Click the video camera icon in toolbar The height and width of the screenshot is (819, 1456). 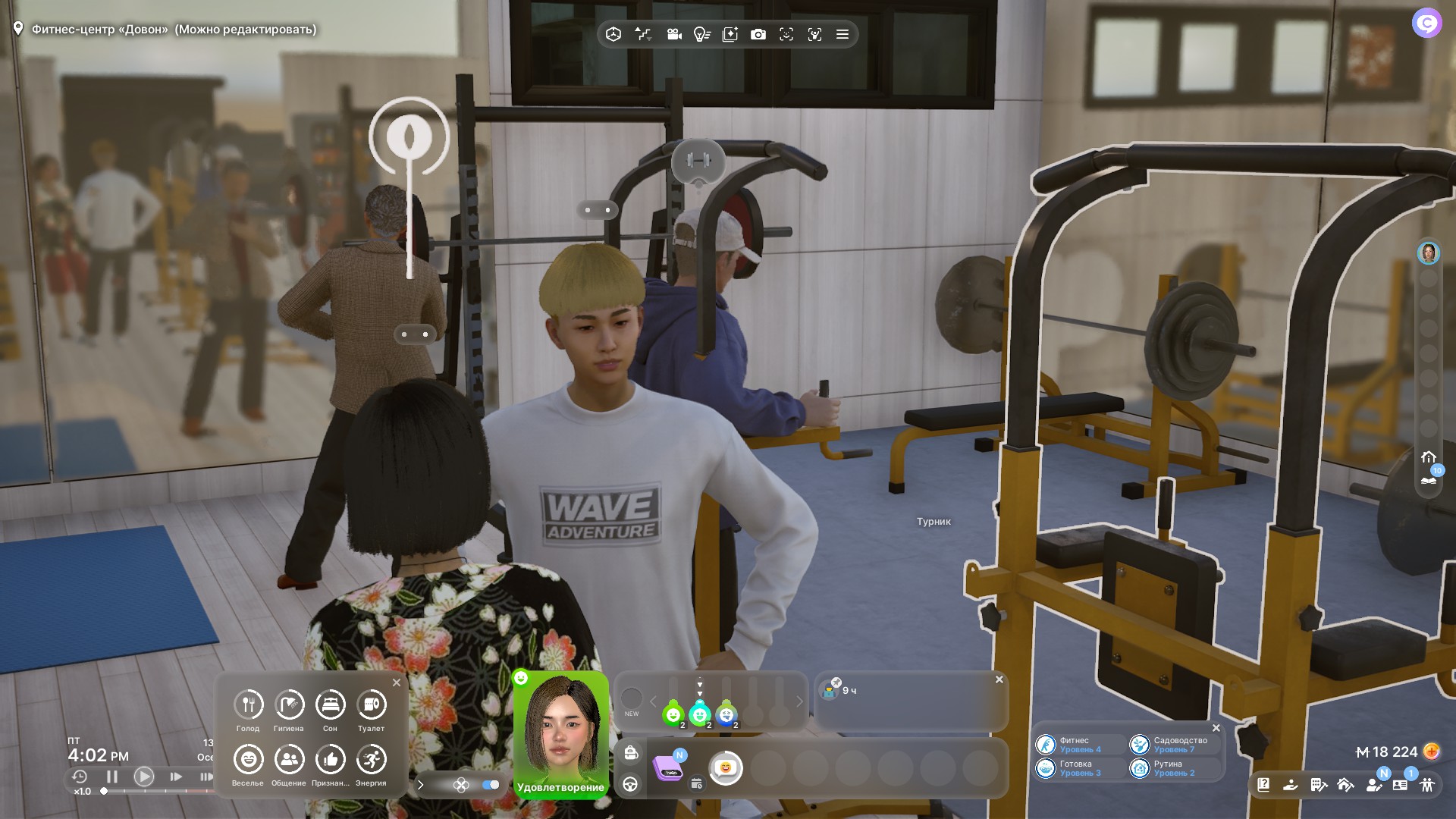click(673, 34)
